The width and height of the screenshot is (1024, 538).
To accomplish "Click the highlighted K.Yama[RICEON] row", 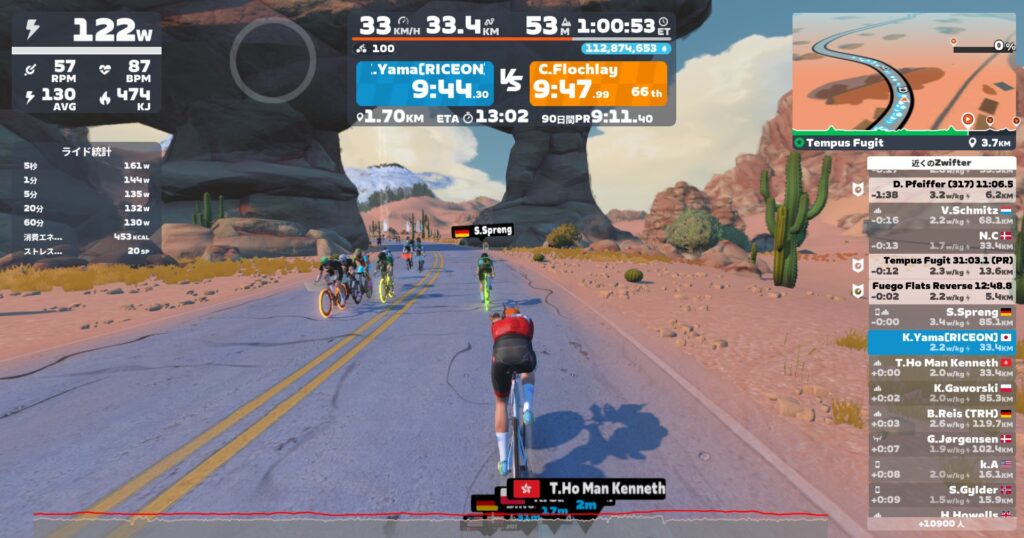I will (x=941, y=343).
